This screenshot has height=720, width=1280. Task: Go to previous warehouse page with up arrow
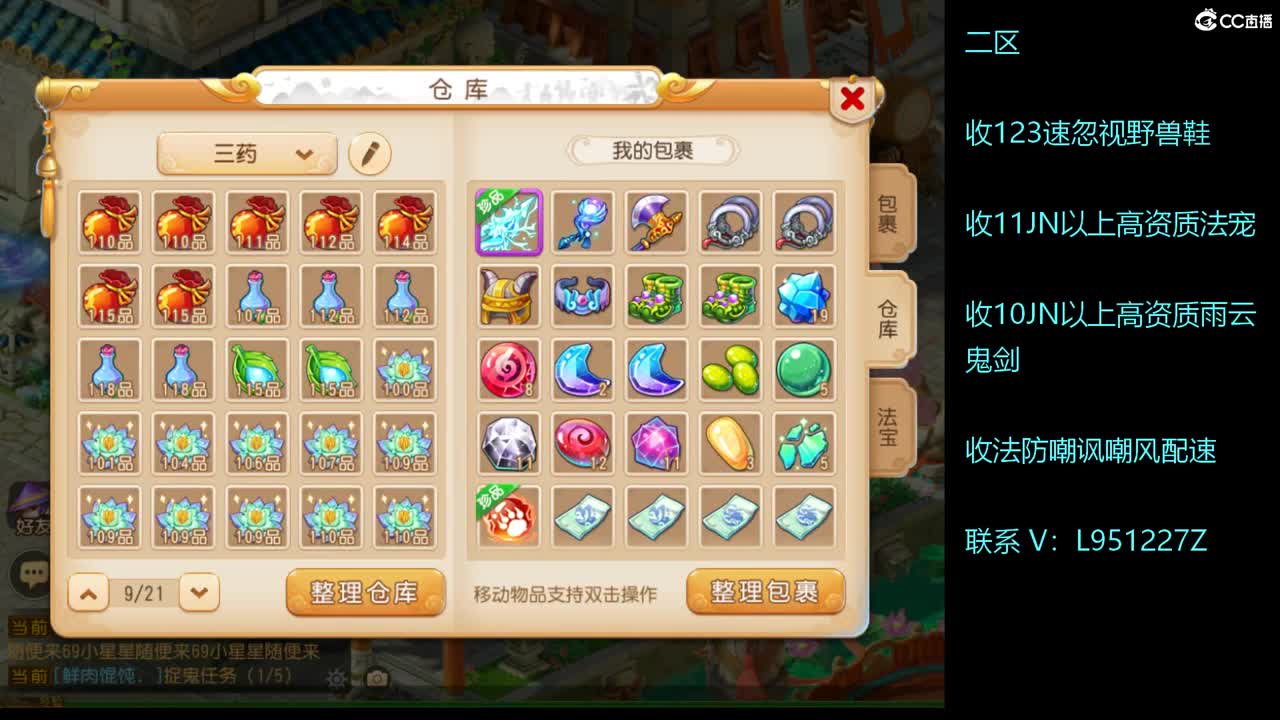click(88, 592)
